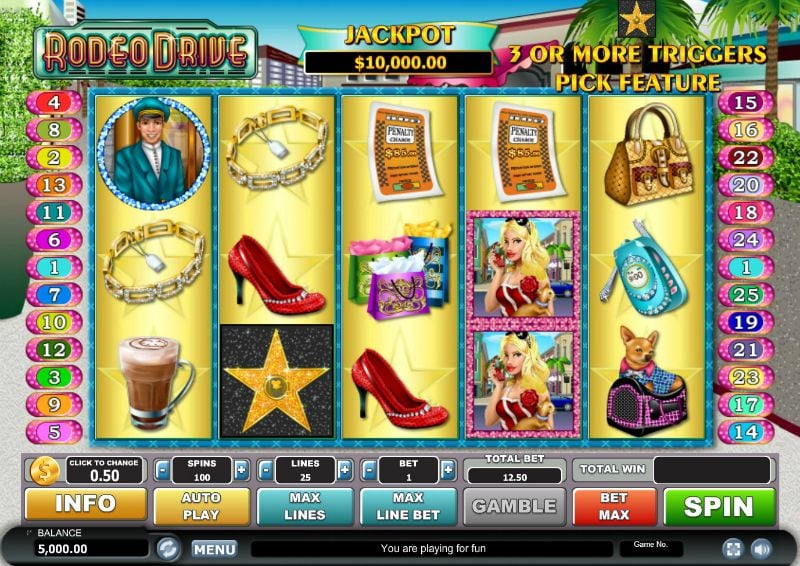
Task: Increase the number of auto spins
Action: pyautogui.click(x=241, y=471)
